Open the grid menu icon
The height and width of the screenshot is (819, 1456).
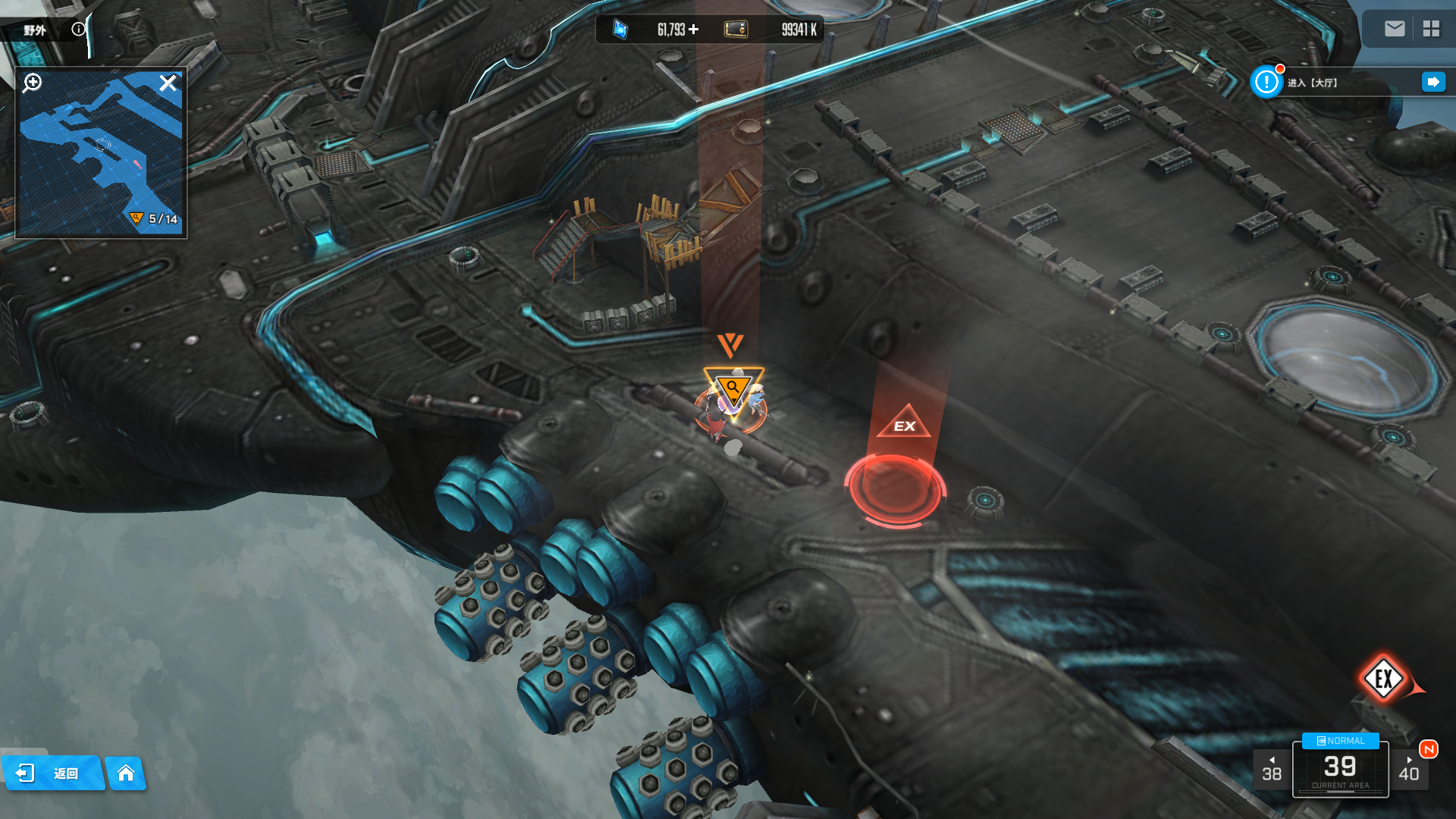[x=1431, y=29]
